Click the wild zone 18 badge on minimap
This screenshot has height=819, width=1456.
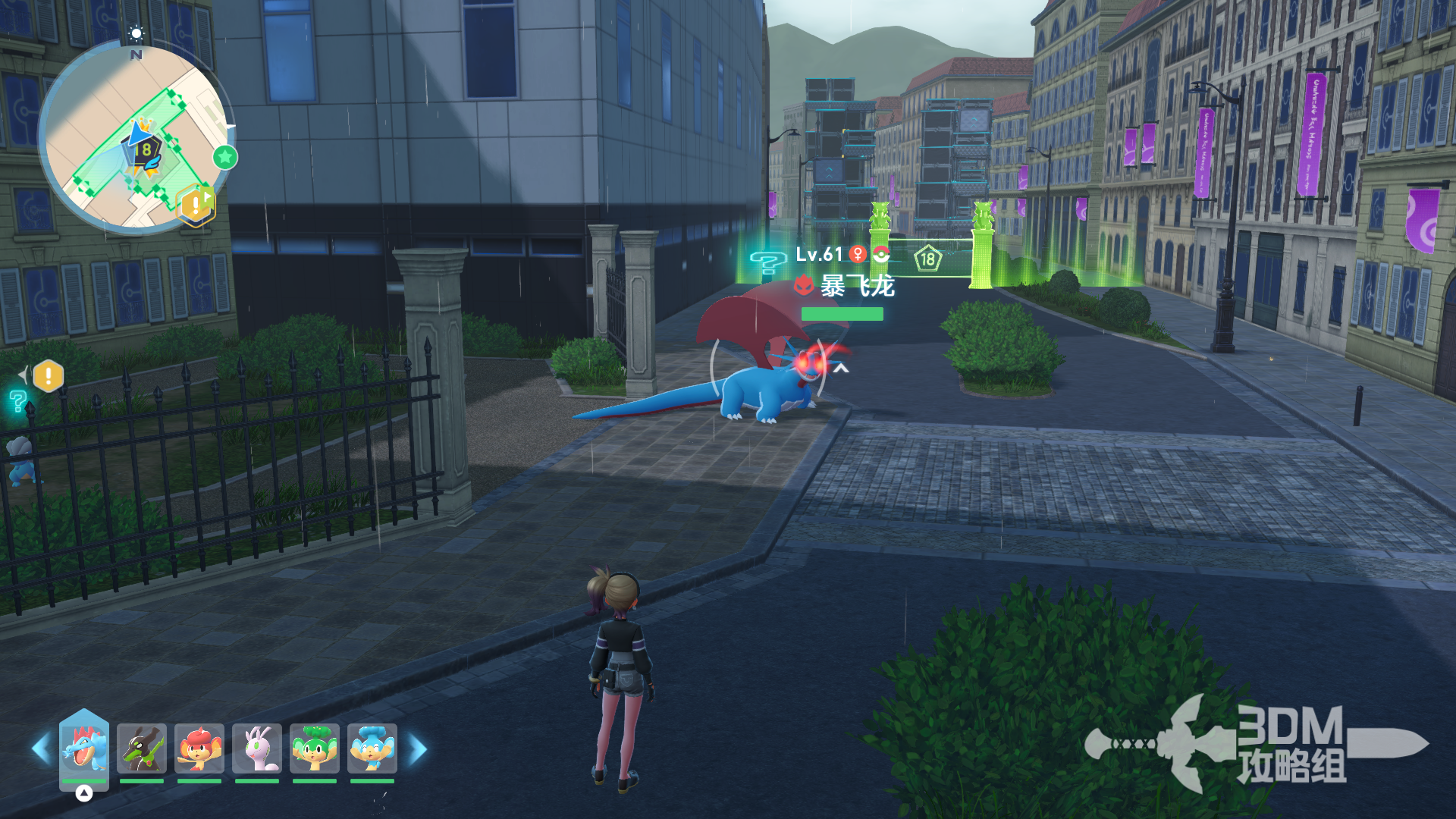(145, 150)
